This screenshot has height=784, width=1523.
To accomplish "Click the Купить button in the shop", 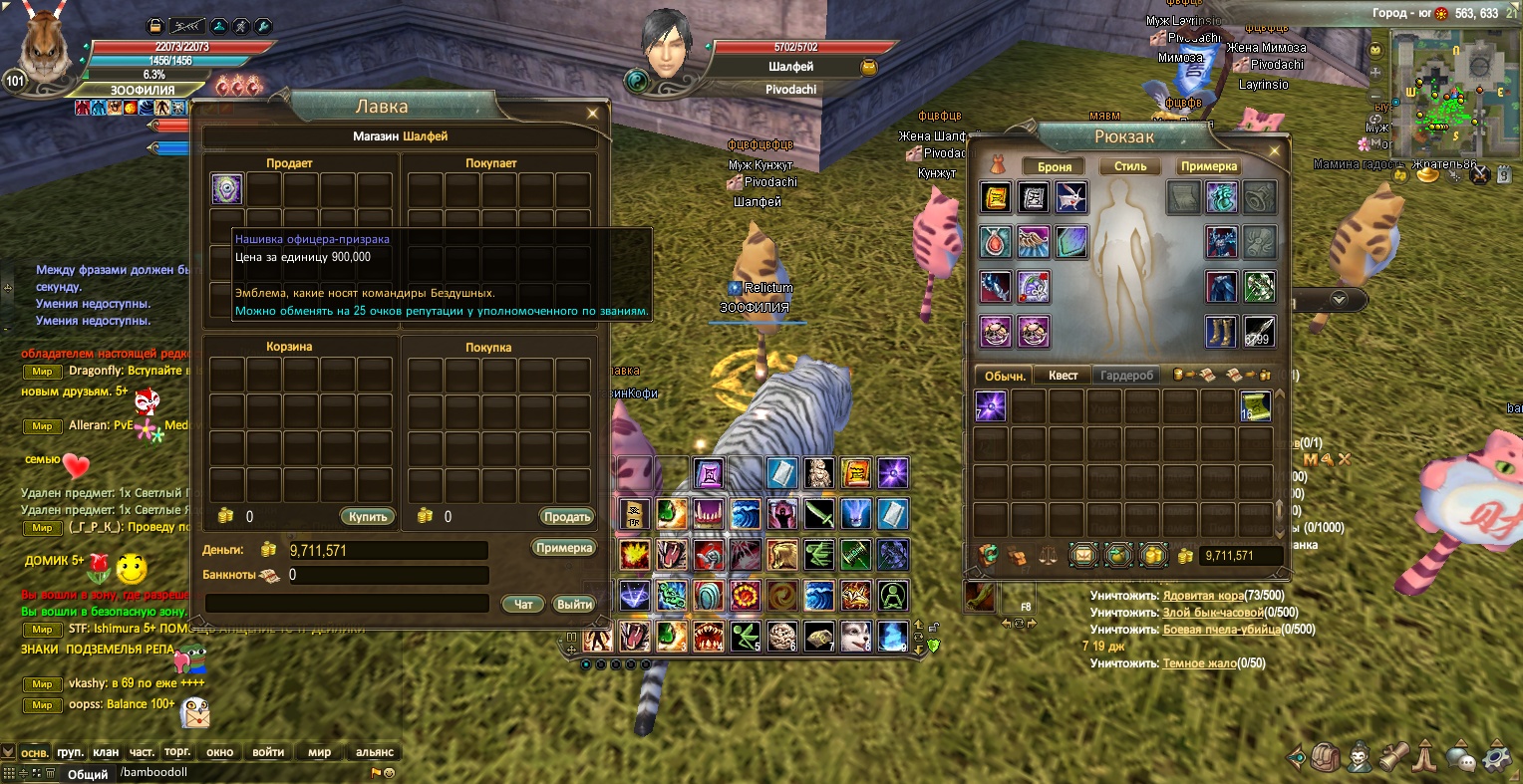I will click(x=367, y=517).
